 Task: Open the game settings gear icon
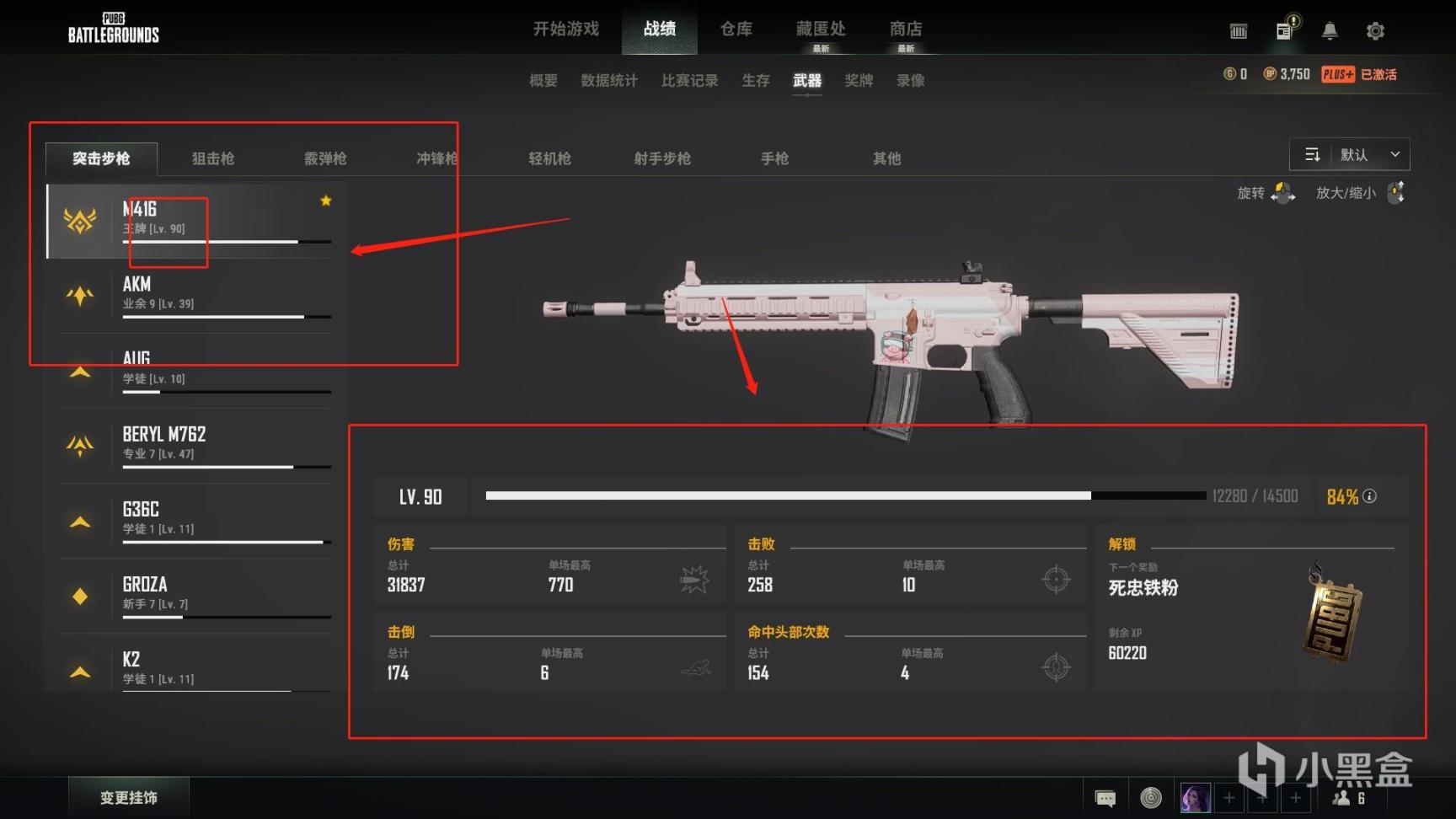(1375, 29)
